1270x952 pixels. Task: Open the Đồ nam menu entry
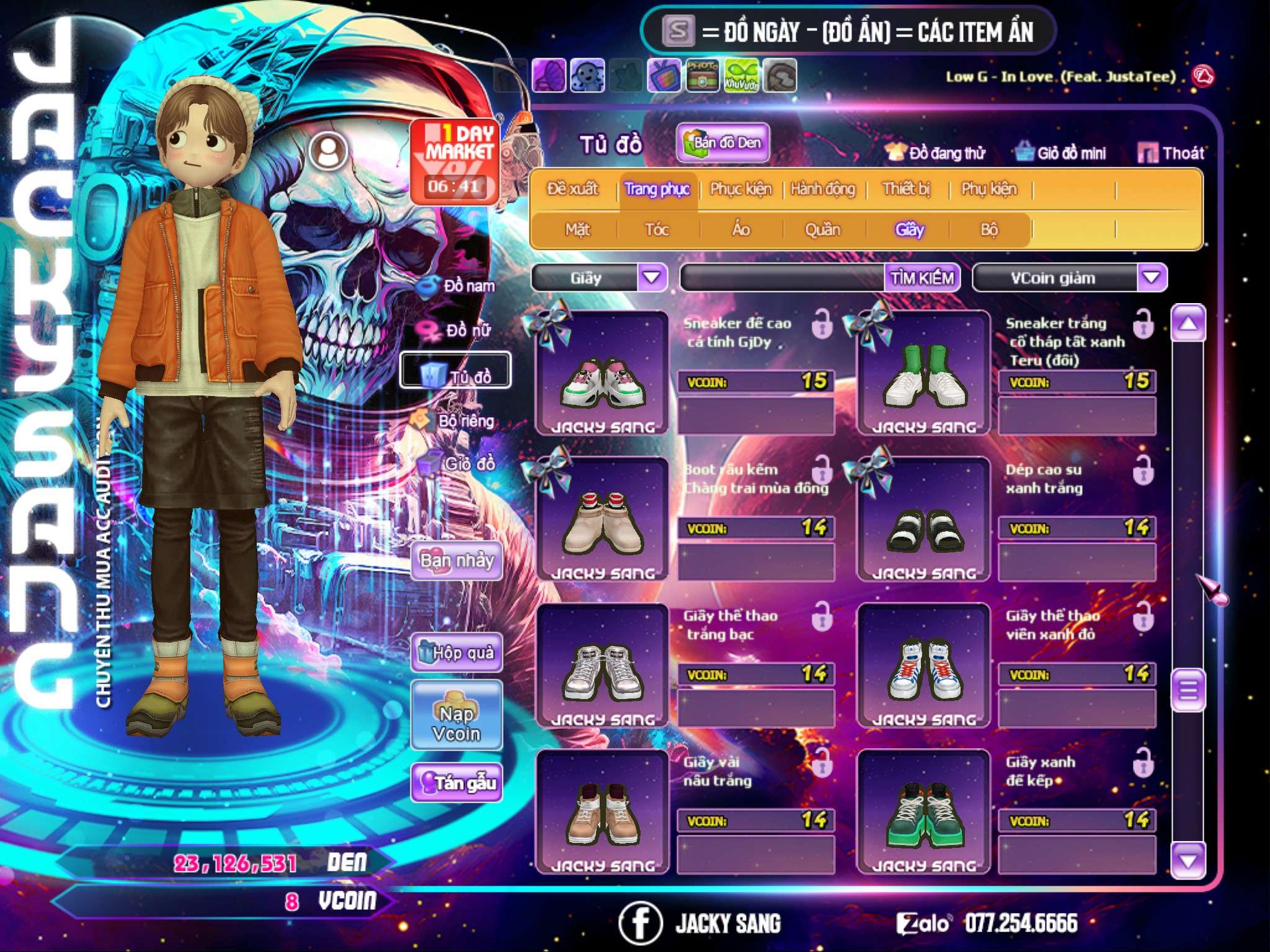coord(459,286)
